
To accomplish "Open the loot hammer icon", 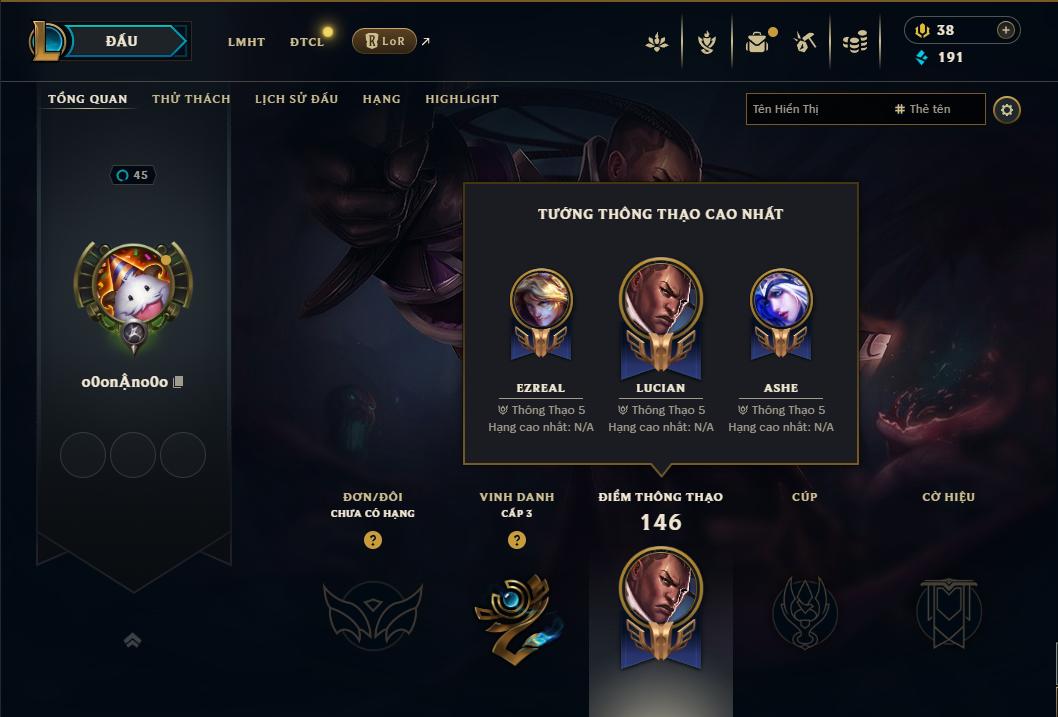I will tap(805, 42).
